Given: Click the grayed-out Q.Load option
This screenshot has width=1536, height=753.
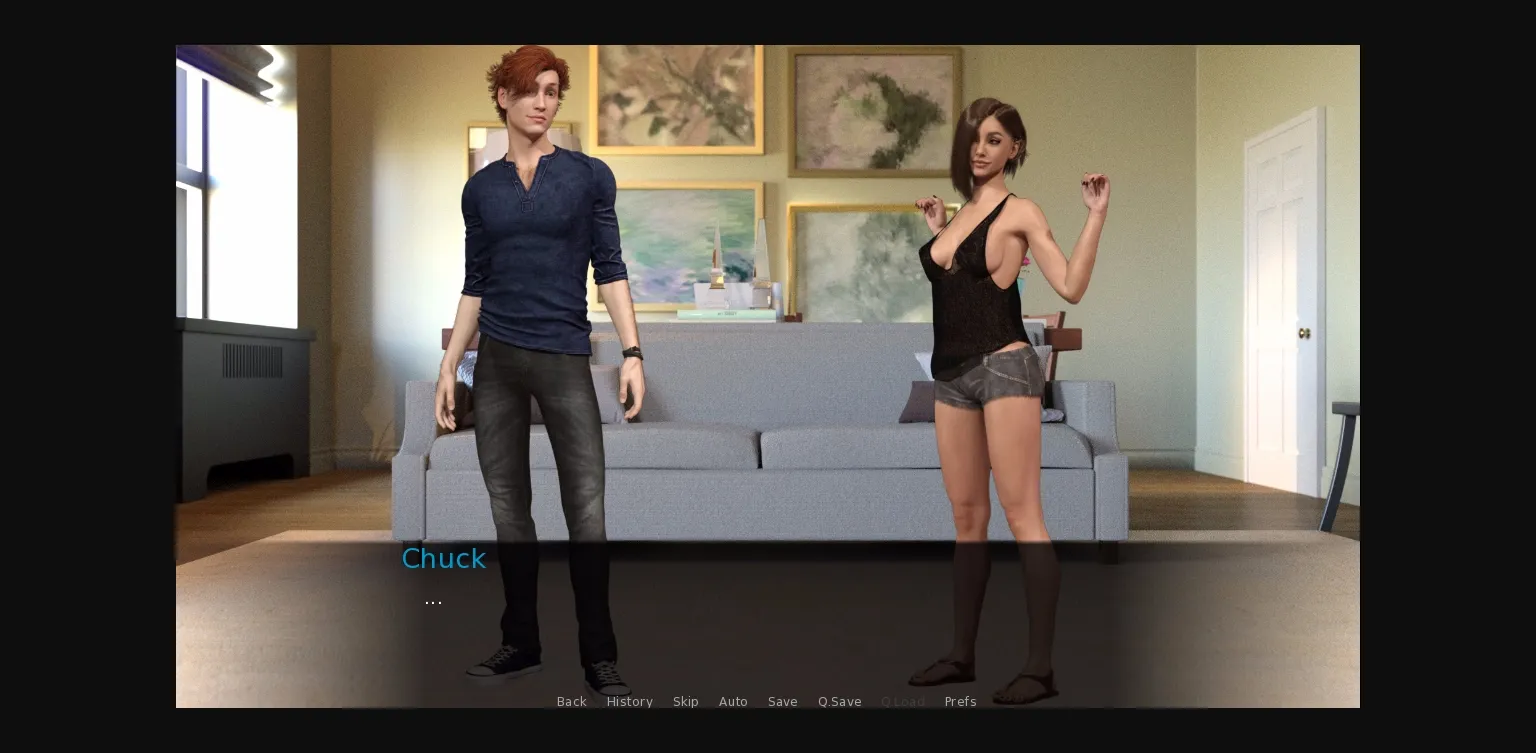Looking at the screenshot, I should pyautogui.click(x=902, y=701).
